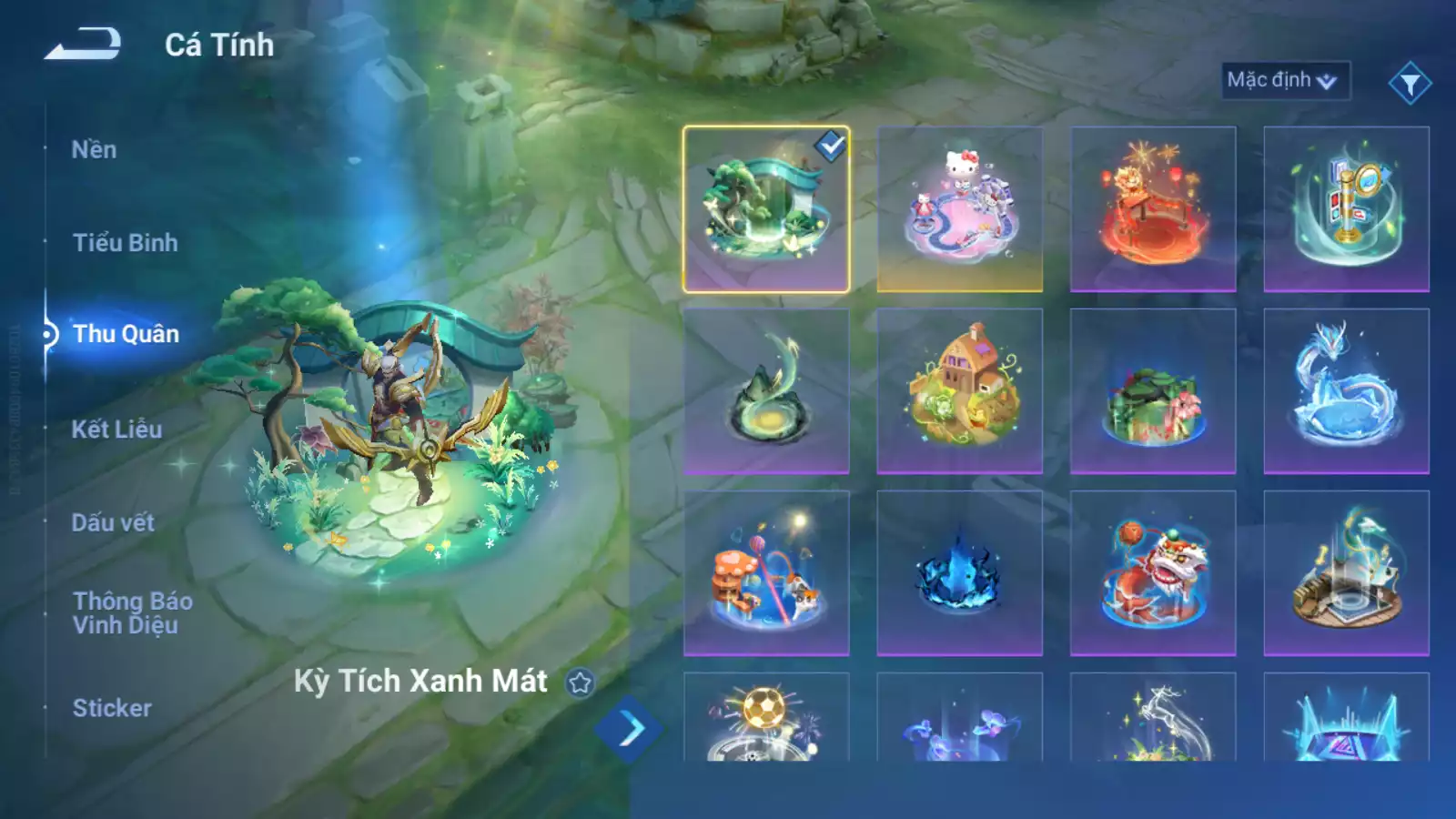Pick the golden soccer ball effect
This screenshot has width=1456, height=819.
coord(765,719)
